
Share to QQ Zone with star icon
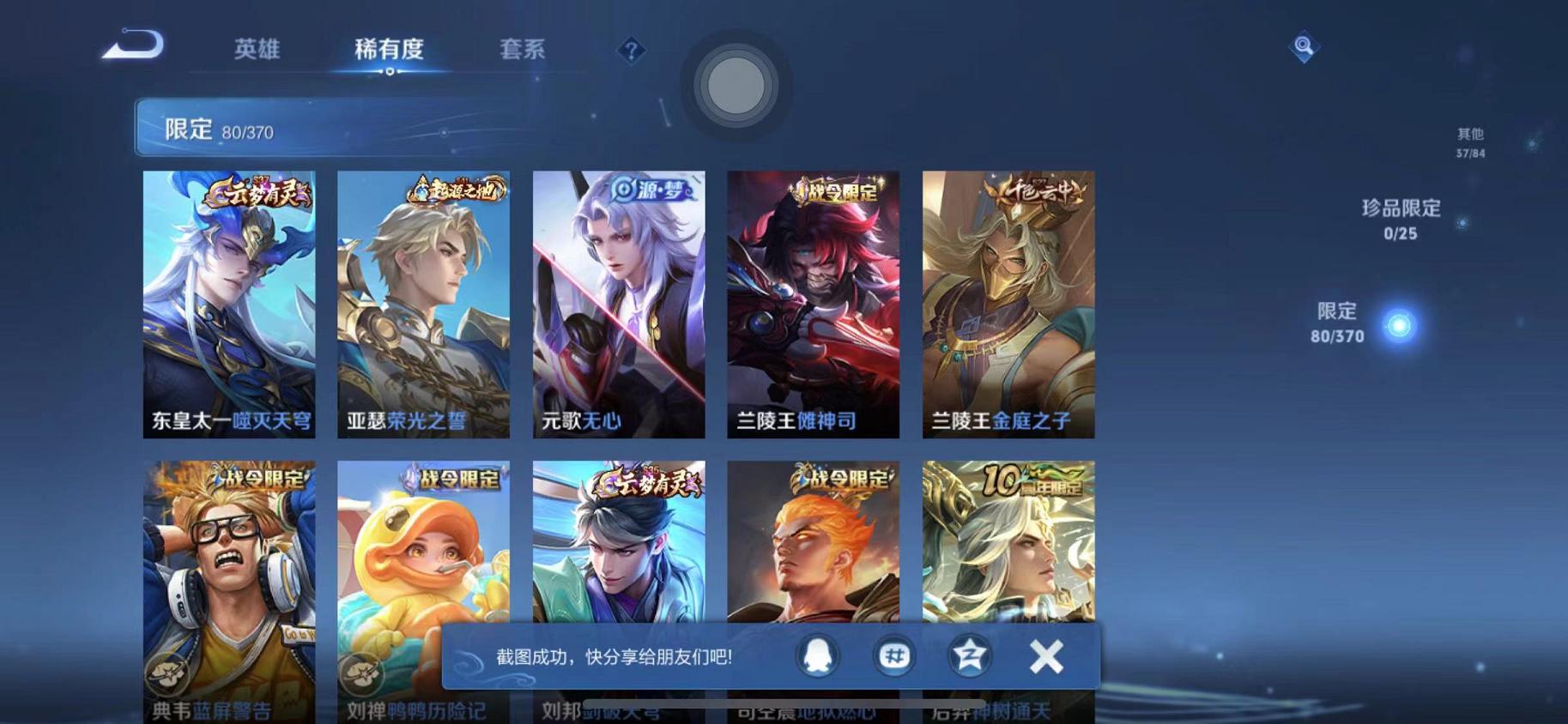[x=968, y=653]
